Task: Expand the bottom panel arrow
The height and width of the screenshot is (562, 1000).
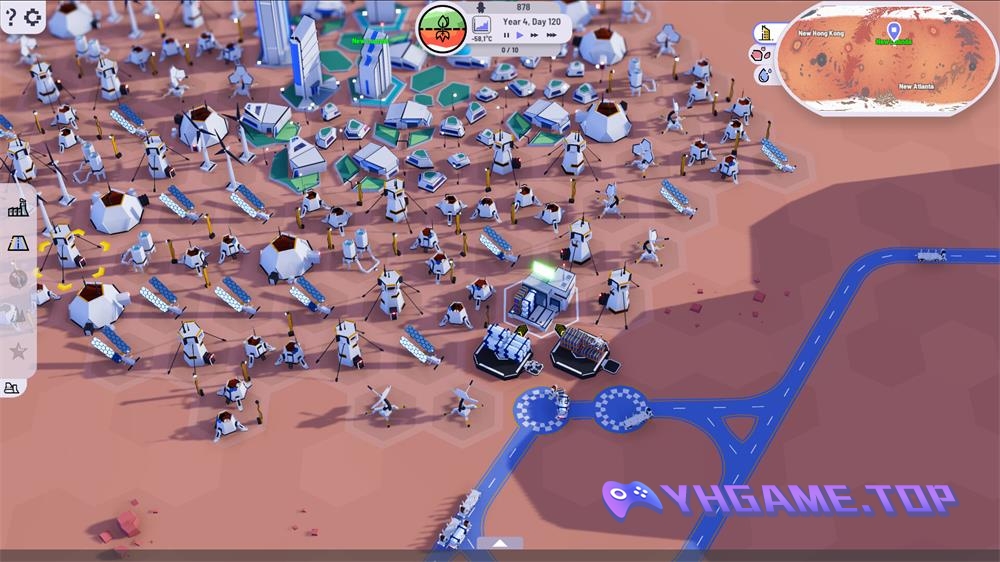Action: [x=500, y=543]
